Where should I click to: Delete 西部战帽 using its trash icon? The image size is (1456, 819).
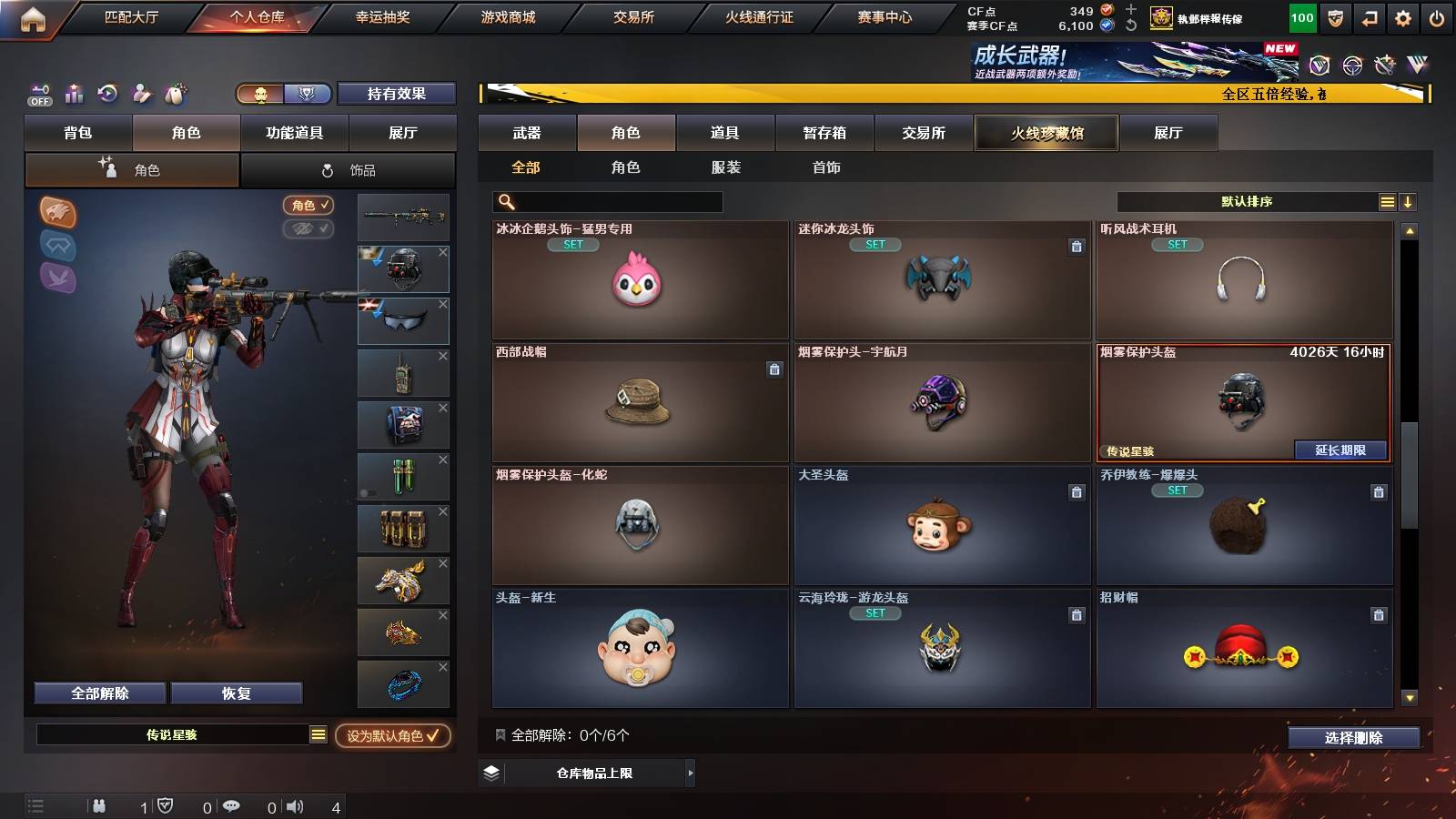pyautogui.click(x=773, y=369)
